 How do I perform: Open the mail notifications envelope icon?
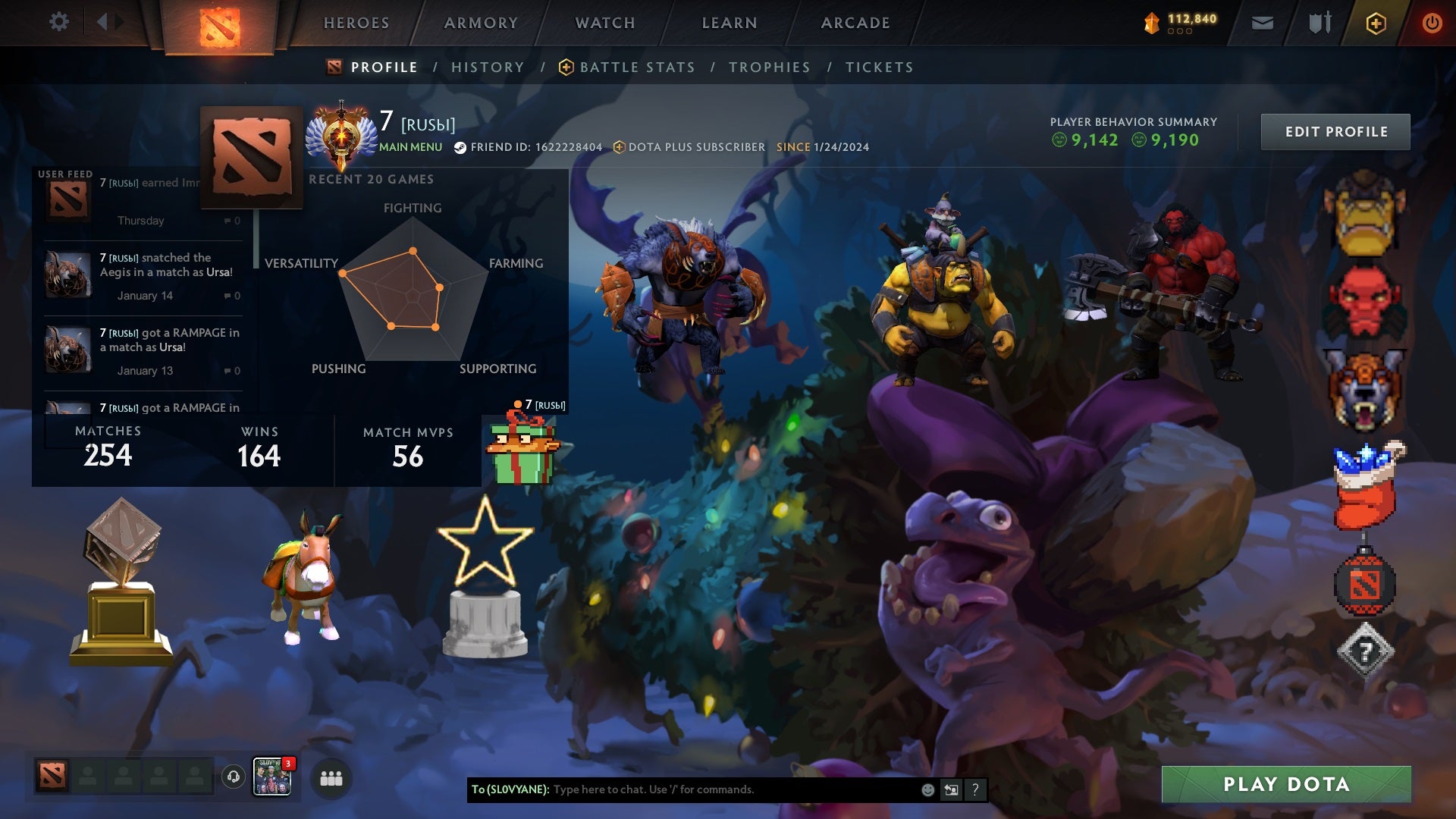coord(1263,22)
